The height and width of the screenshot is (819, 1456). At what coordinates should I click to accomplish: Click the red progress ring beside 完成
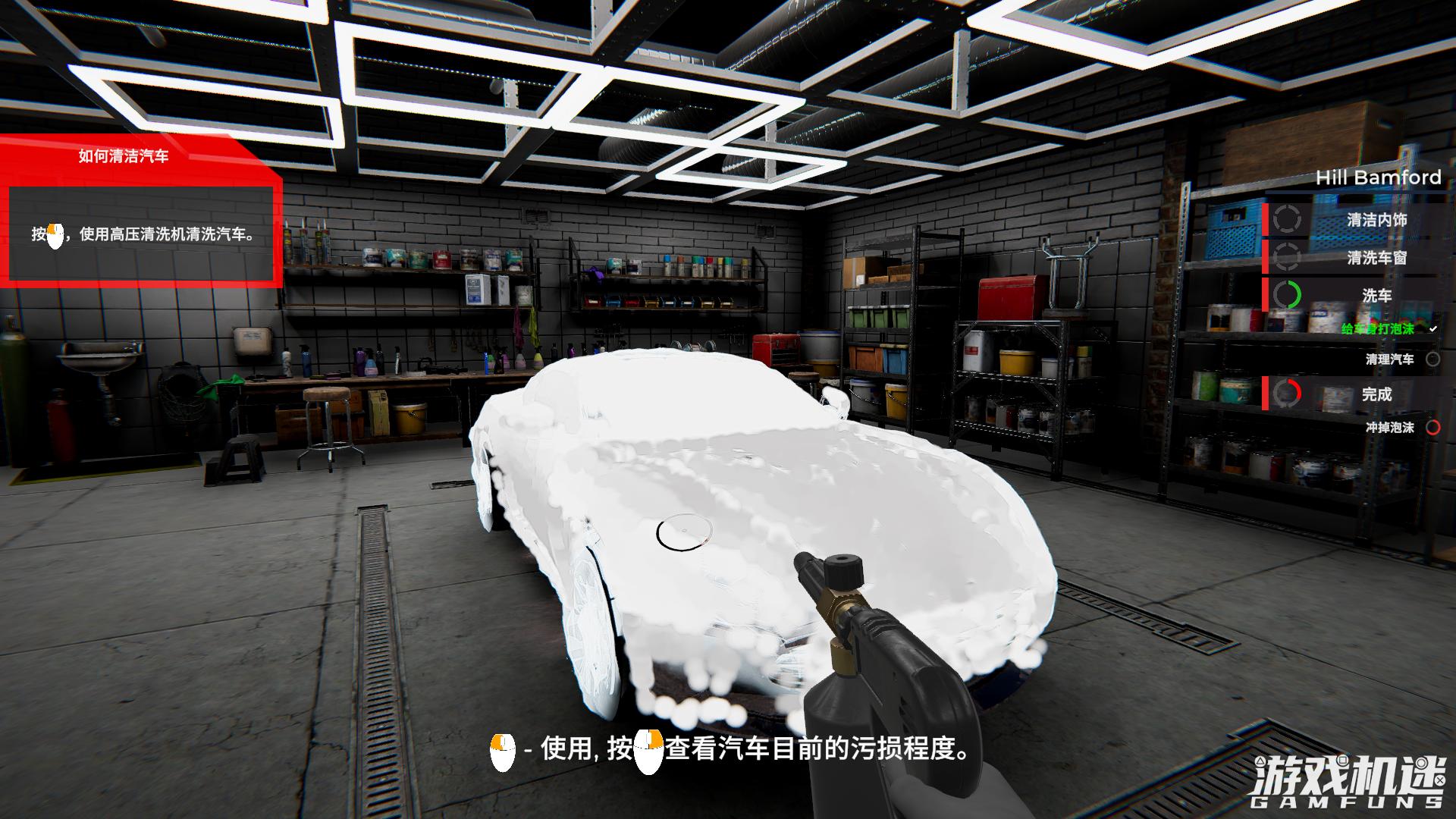tap(1289, 393)
